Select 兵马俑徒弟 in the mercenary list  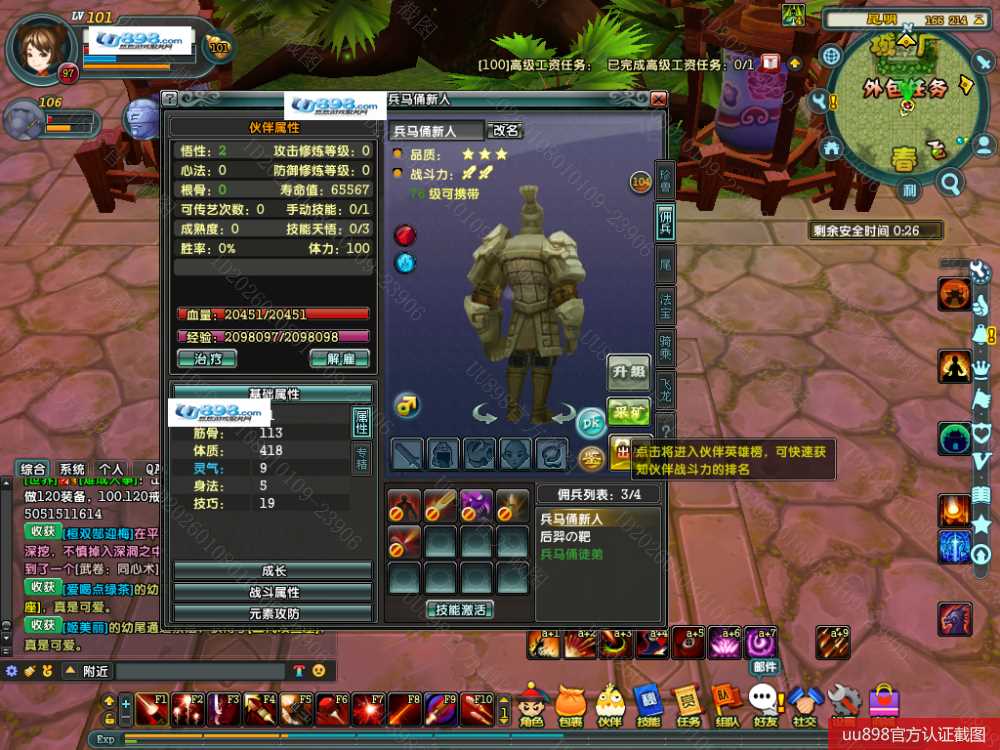[x=573, y=554]
